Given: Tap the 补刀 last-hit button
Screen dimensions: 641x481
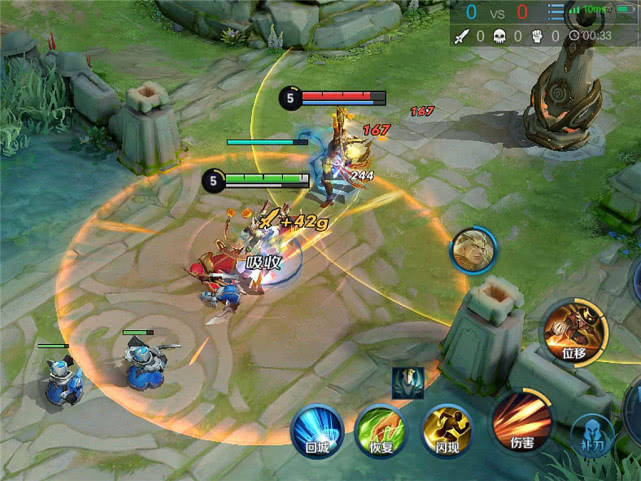Looking at the screenshot, I should (593, 437).
